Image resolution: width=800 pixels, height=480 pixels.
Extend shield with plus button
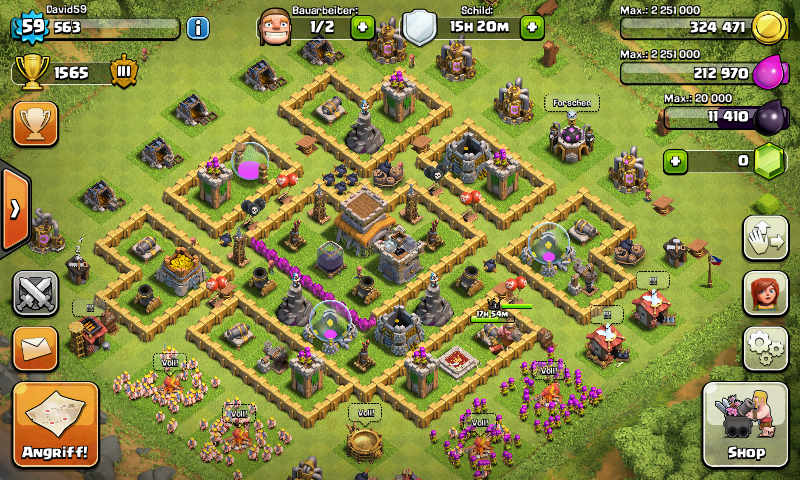pos(532,27)
